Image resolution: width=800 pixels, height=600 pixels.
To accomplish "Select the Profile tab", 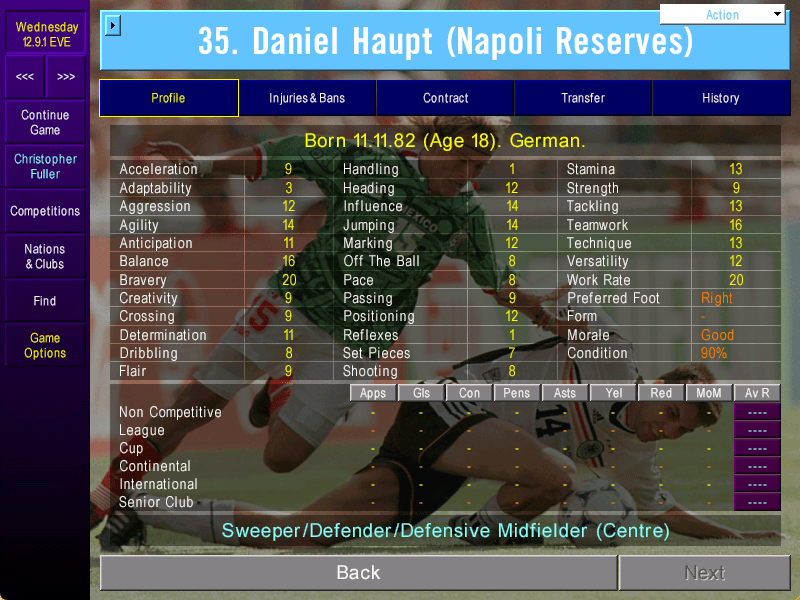I will click(x=168, y=98).
